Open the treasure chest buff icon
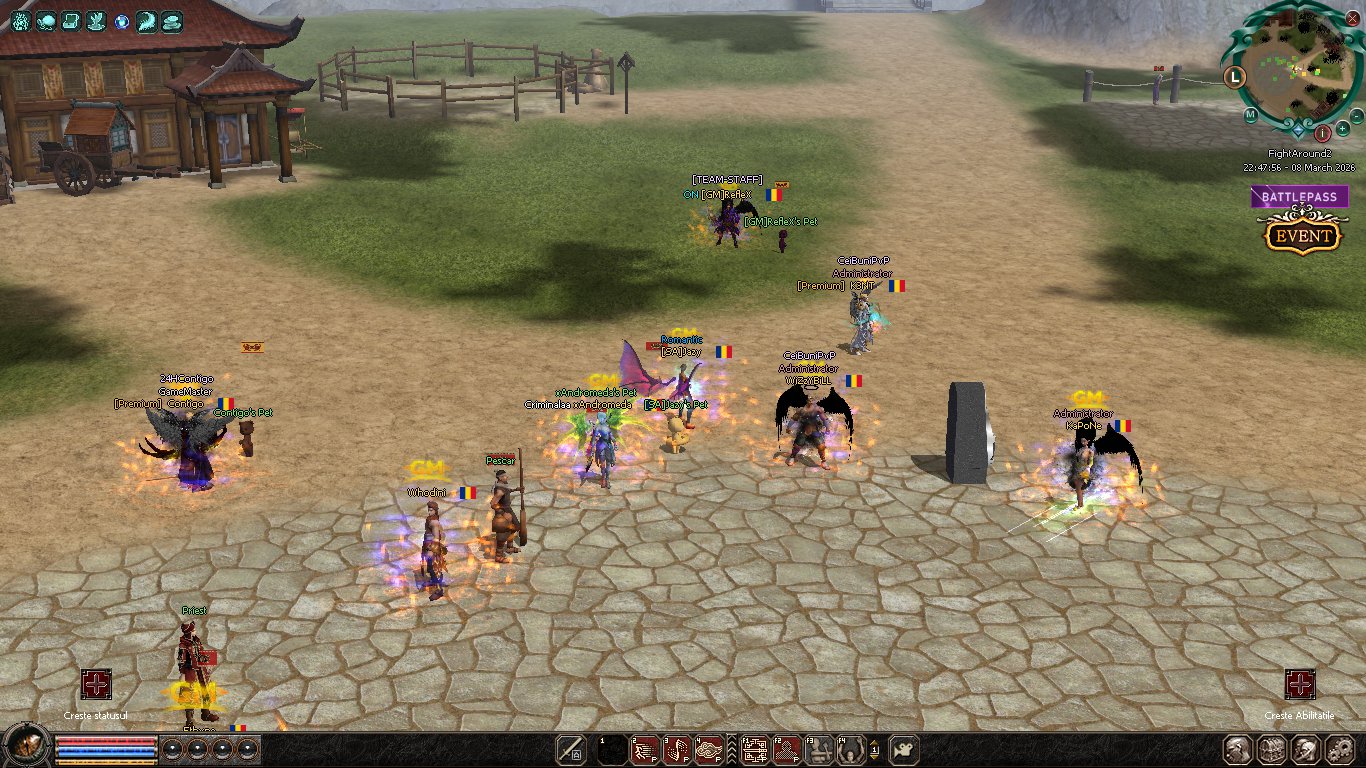 70,21
